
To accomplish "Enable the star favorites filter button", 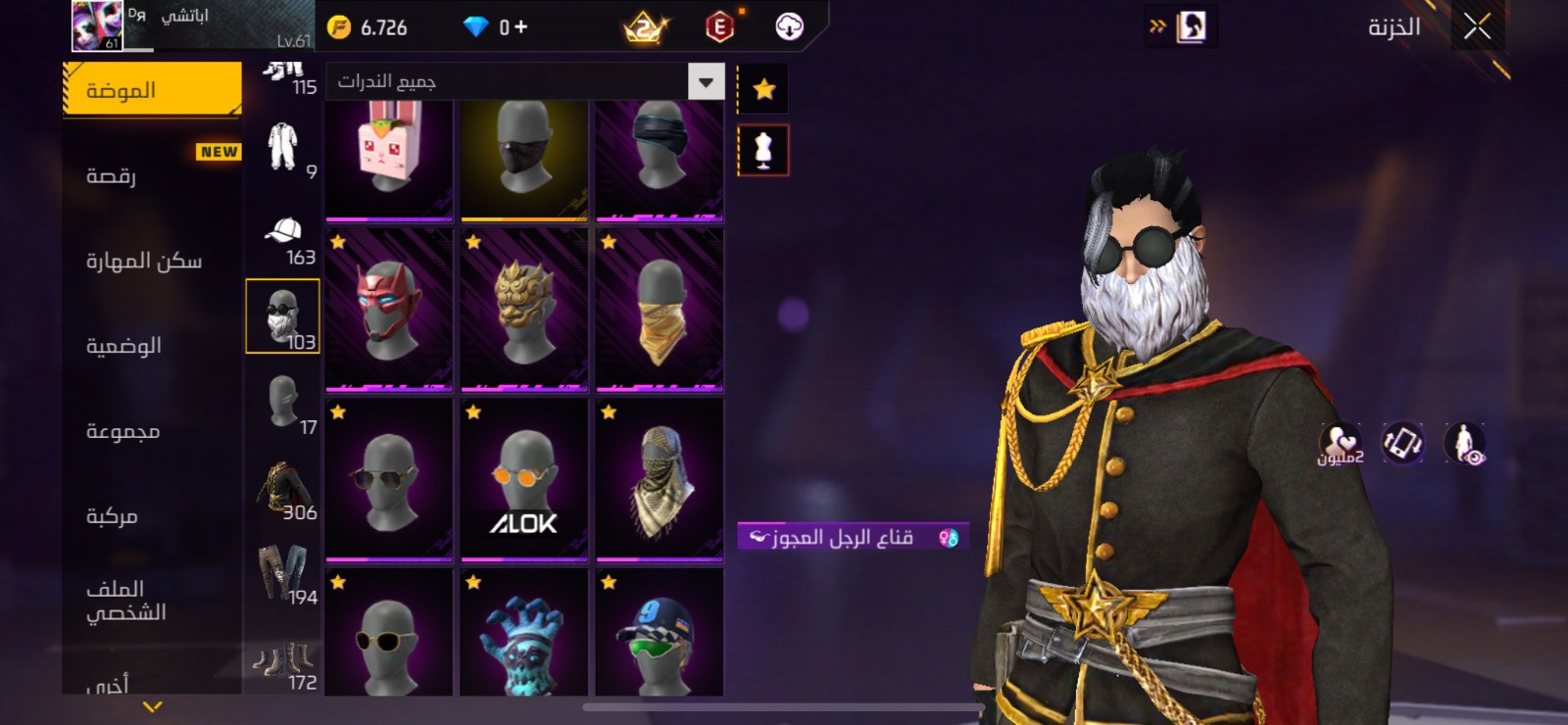I will (762, 88).
